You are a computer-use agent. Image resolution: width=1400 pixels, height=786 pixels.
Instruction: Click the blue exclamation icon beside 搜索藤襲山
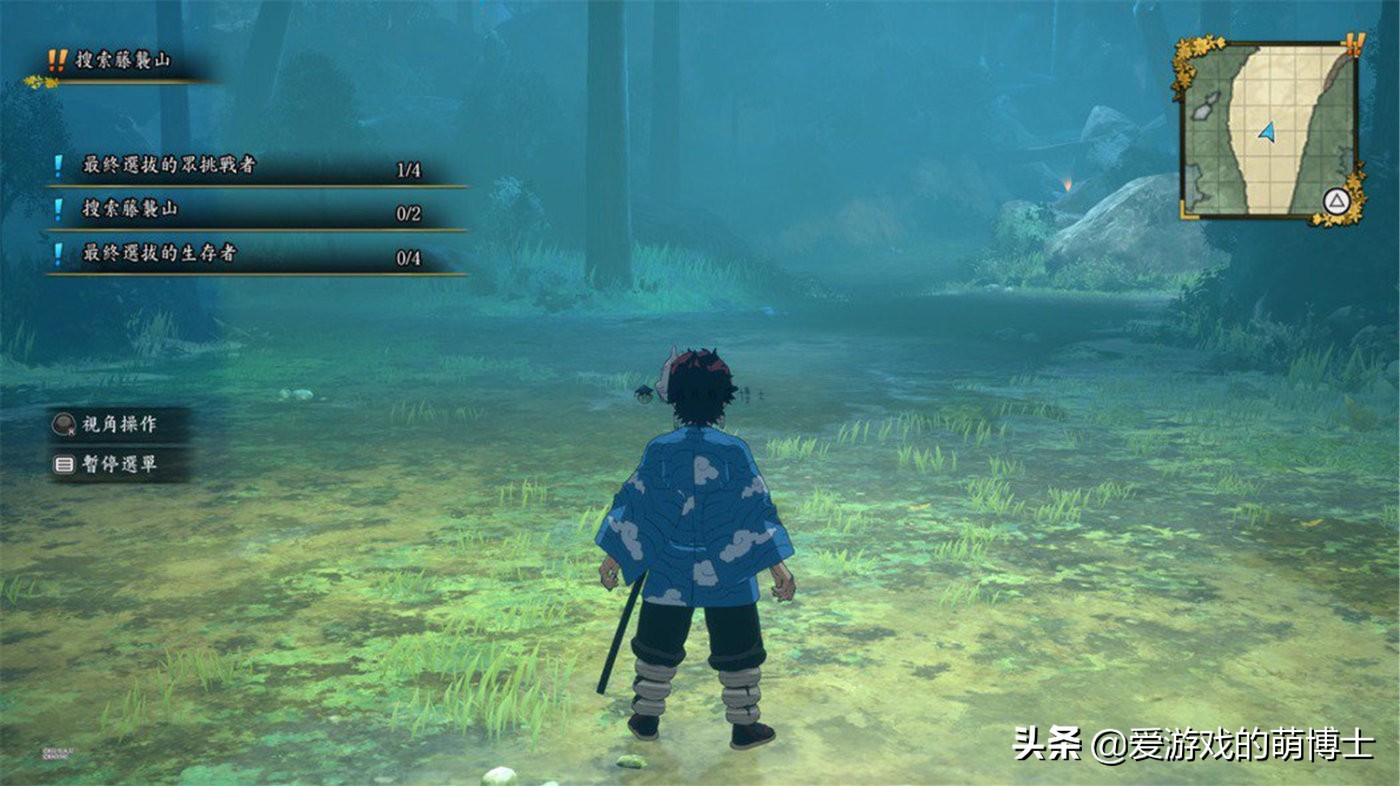click(x=58, y=209)
